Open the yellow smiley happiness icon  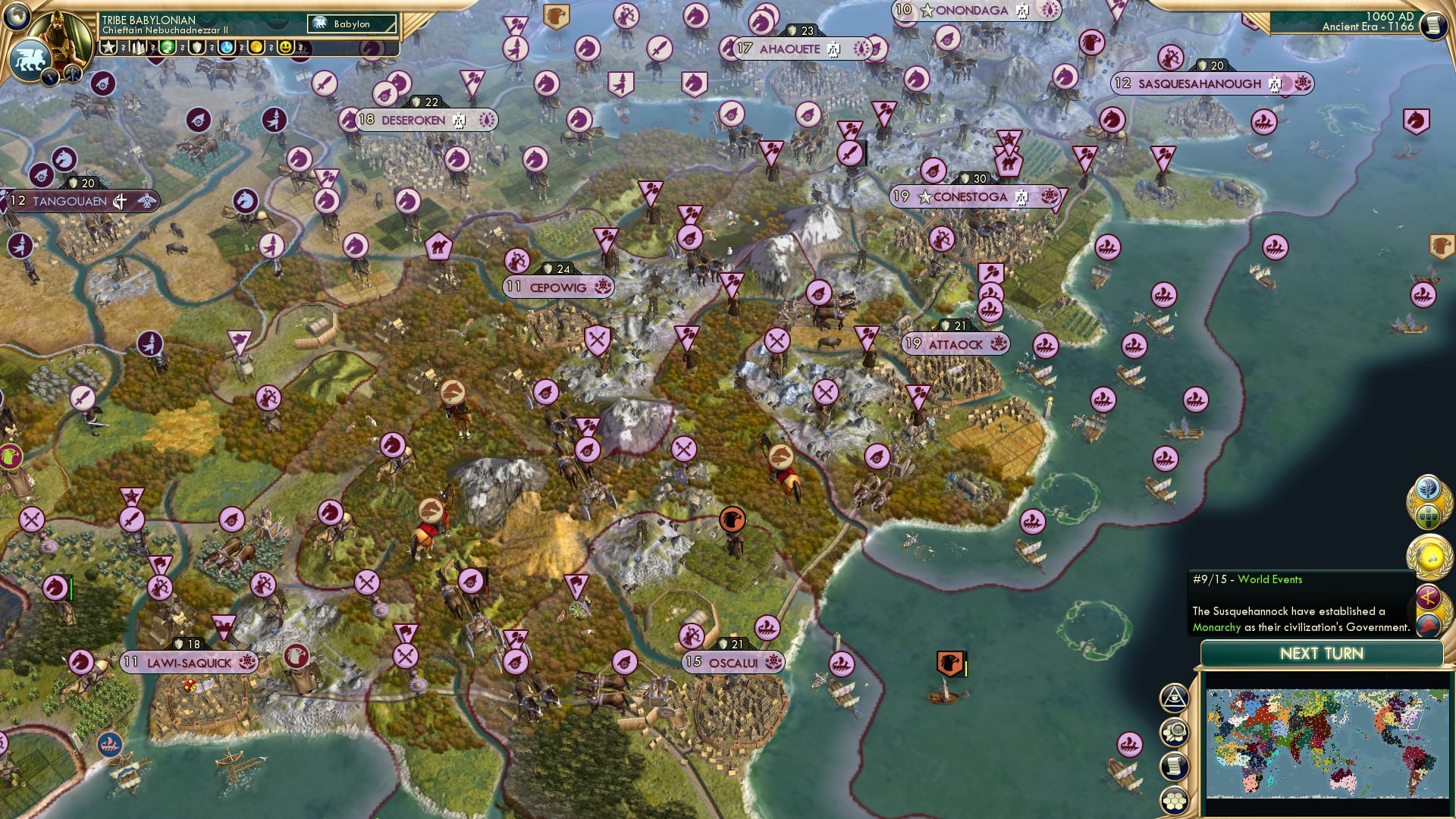tap(286, 48)
